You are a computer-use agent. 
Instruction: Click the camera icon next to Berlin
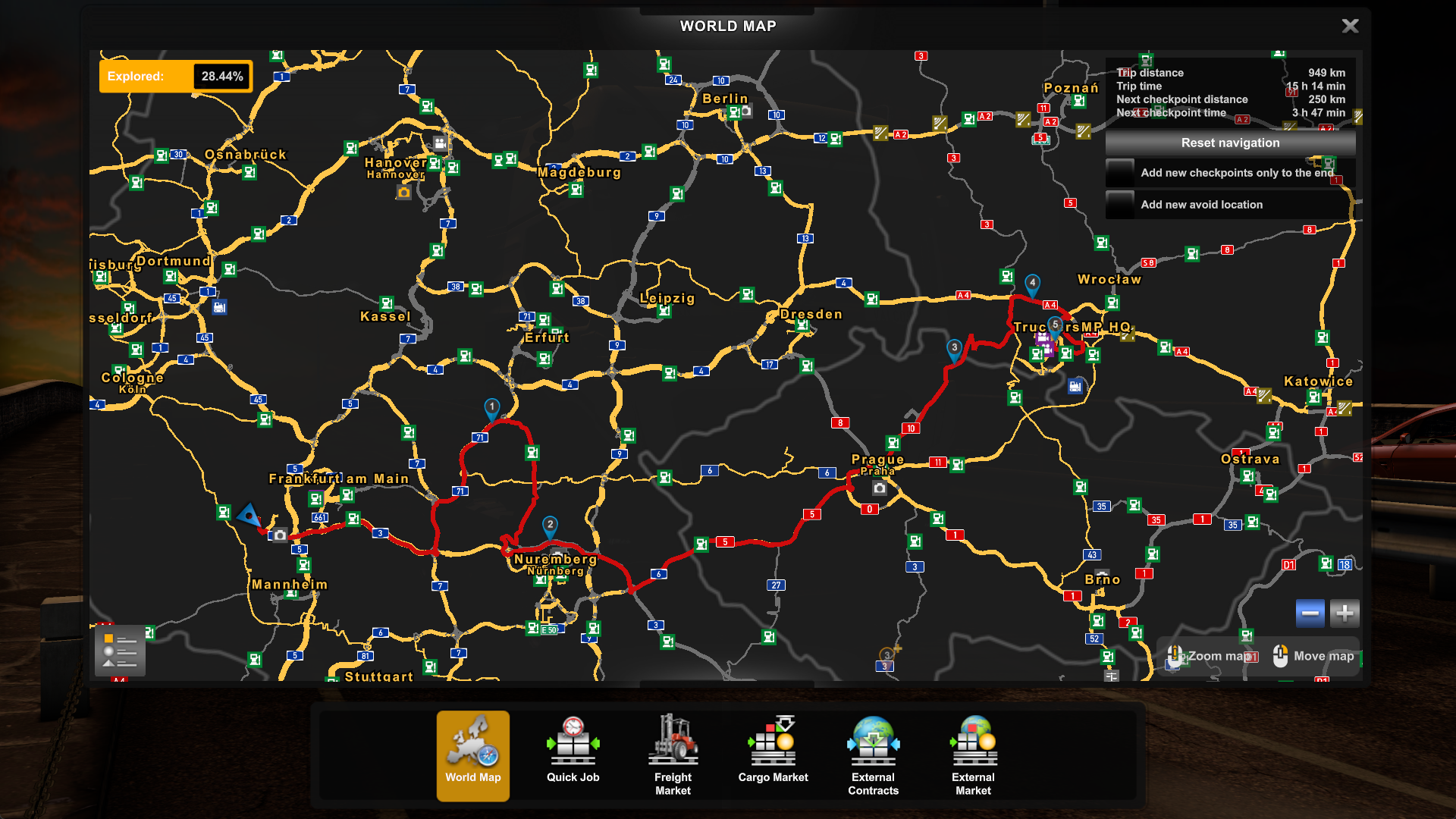(x=745, y=111)
